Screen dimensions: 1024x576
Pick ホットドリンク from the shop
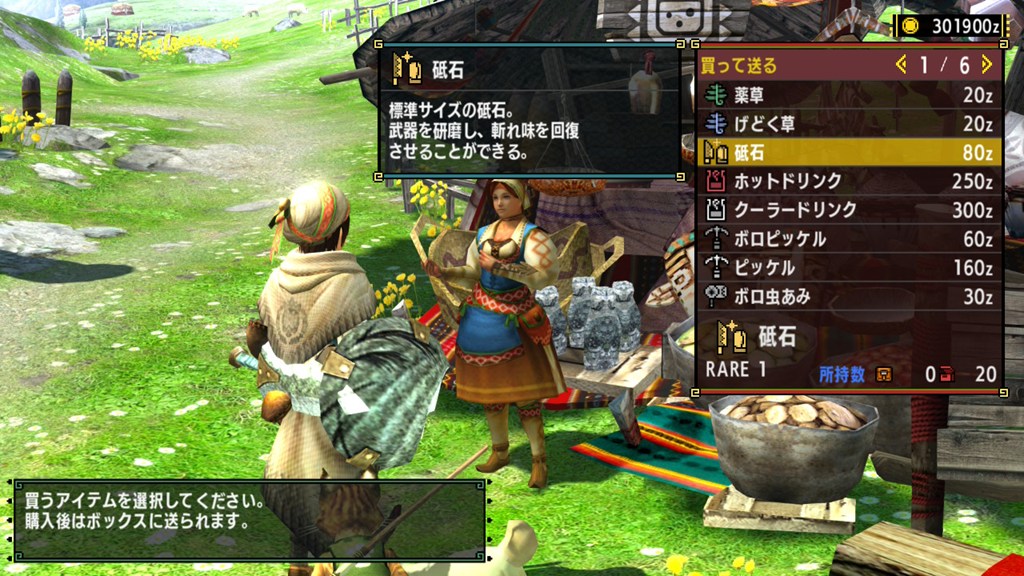[850, 182]
